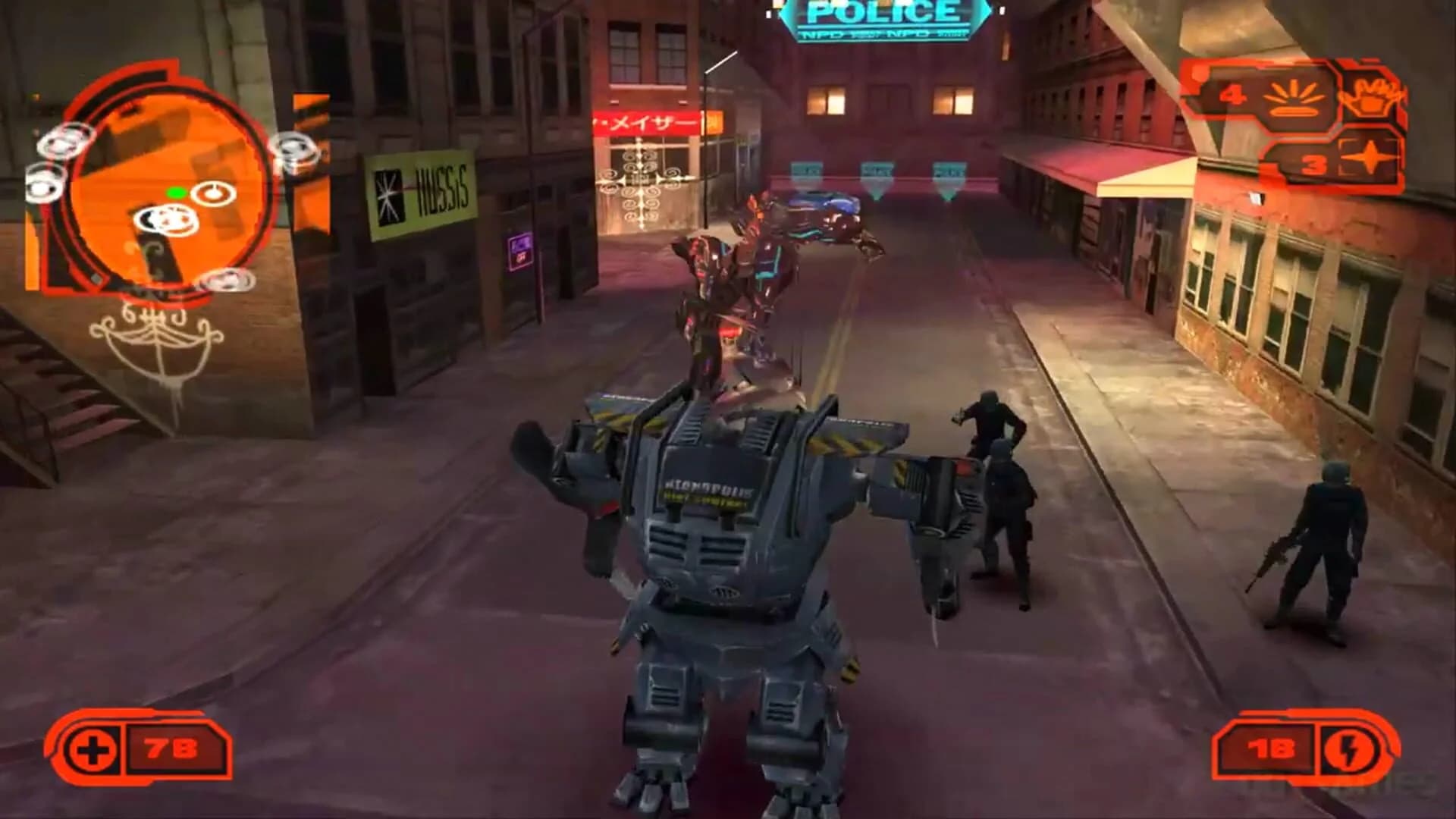Select the skull blip on the minimap
1456x819 pixels.
[167, 219]
